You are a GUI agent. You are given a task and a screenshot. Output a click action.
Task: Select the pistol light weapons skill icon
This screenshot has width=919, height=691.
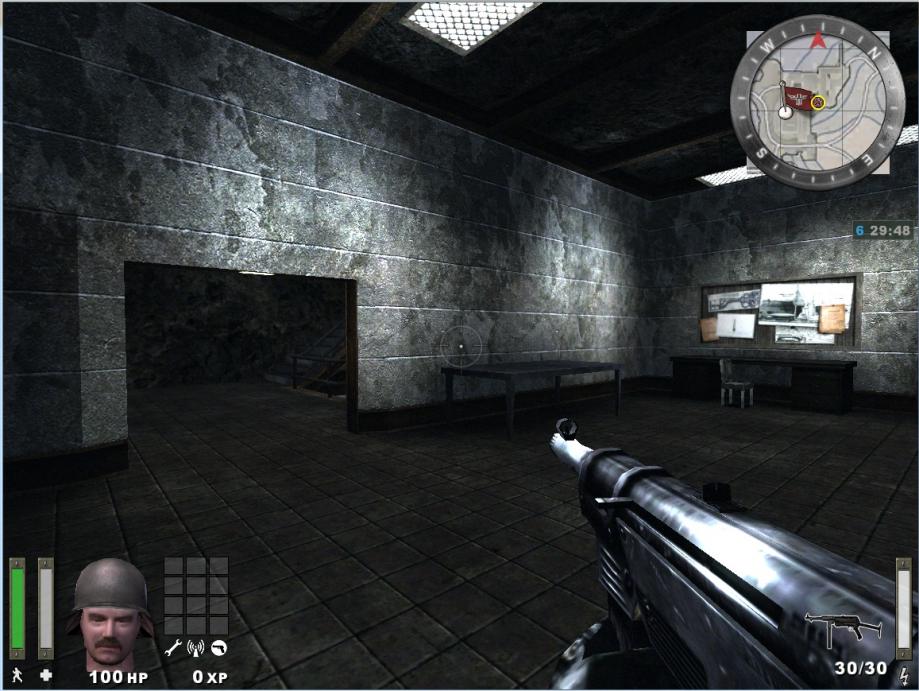218,648
